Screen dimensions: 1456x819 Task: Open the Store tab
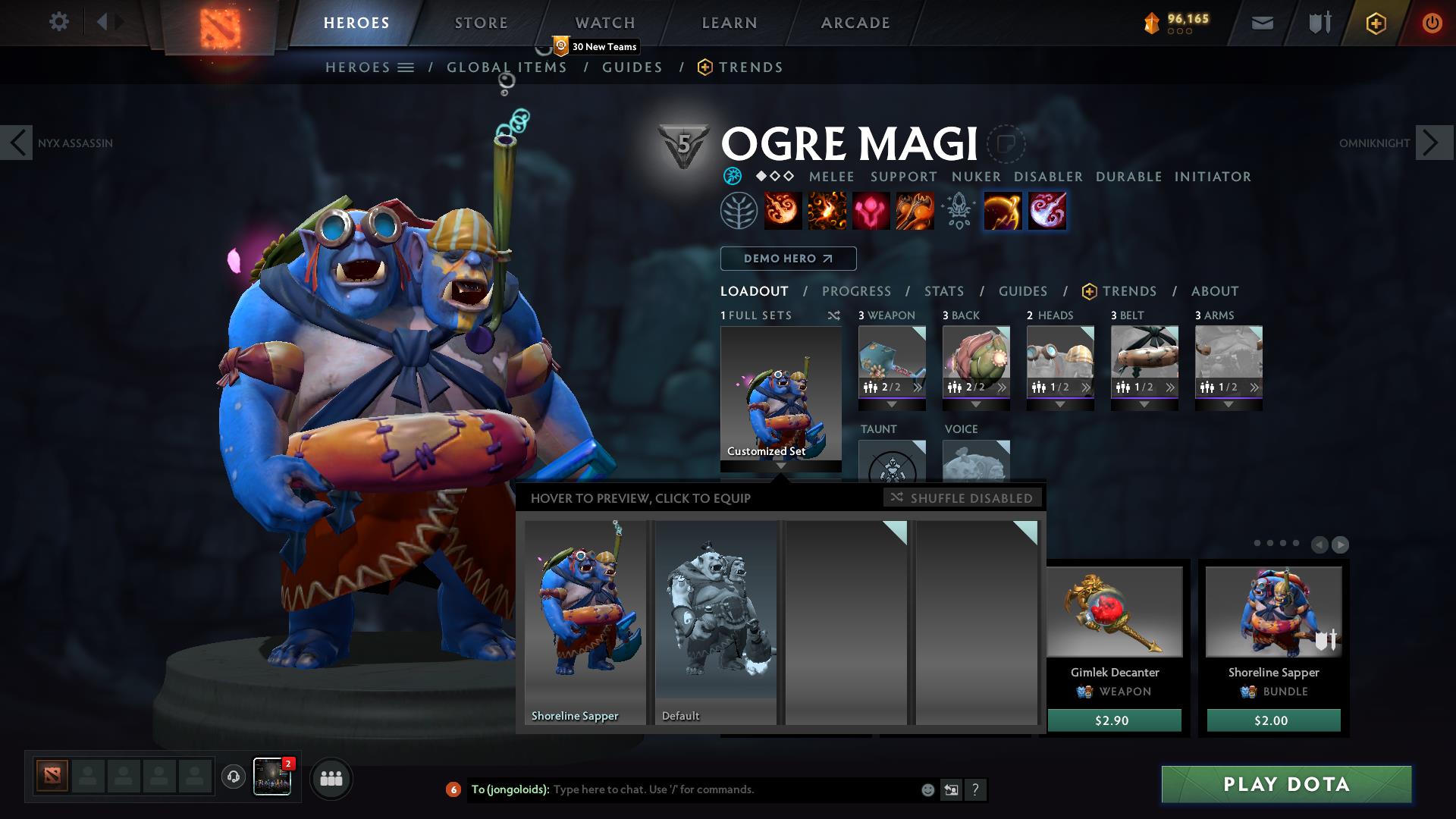tap(482, 23)
